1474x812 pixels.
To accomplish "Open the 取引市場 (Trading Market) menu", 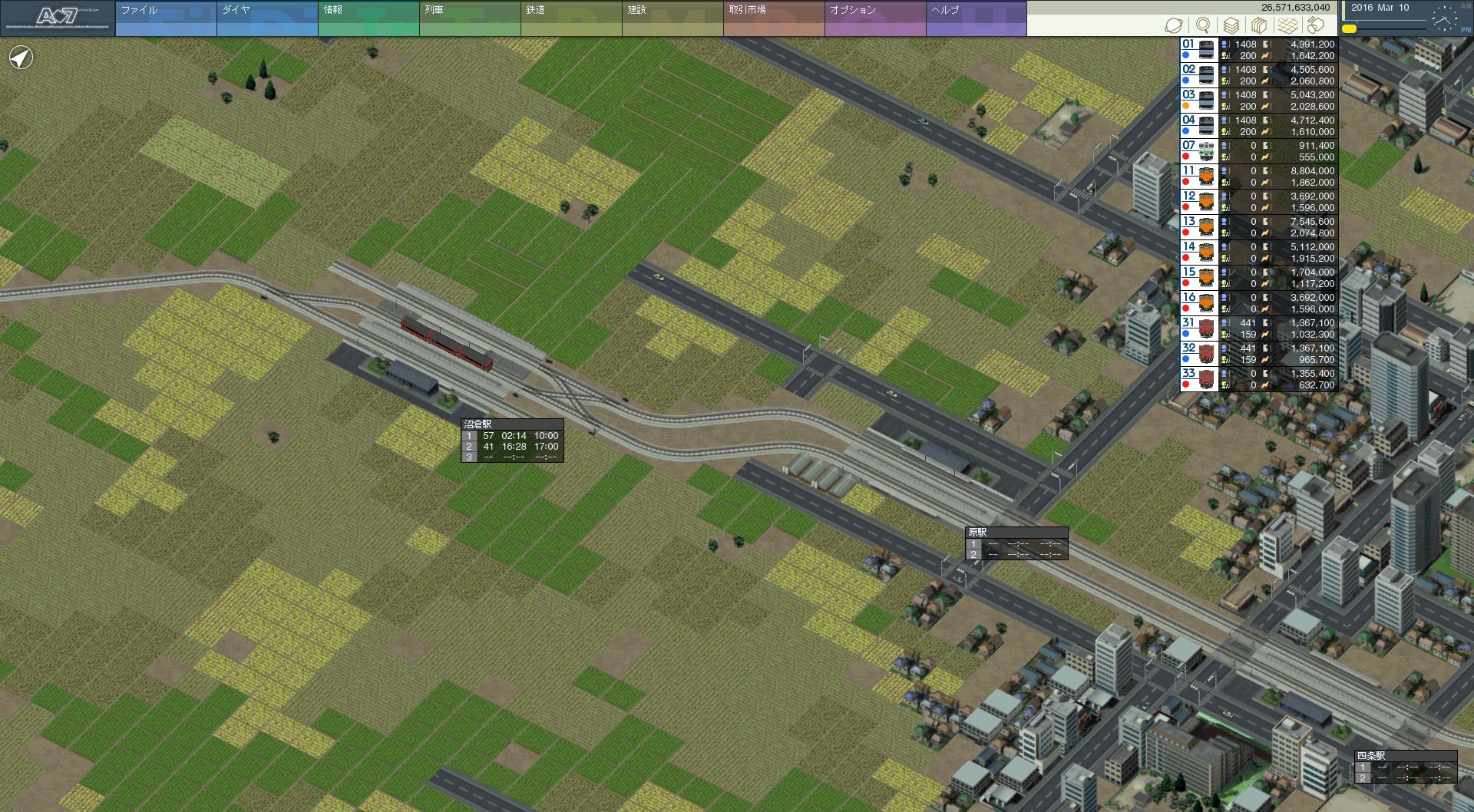I will coord(773,18).
